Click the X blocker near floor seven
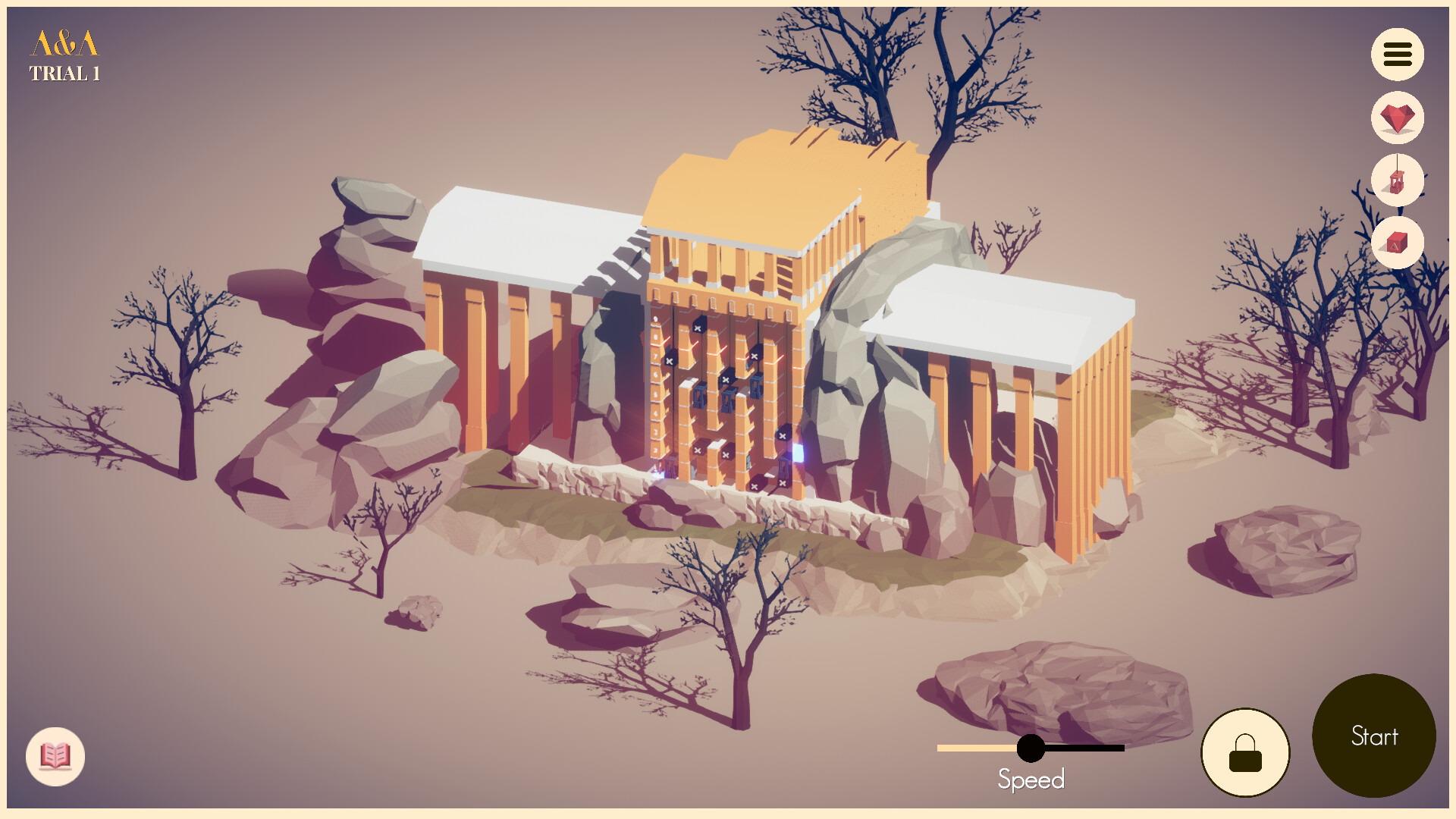The height and width of the screenshot is (819, 1456). pos(670,361)
